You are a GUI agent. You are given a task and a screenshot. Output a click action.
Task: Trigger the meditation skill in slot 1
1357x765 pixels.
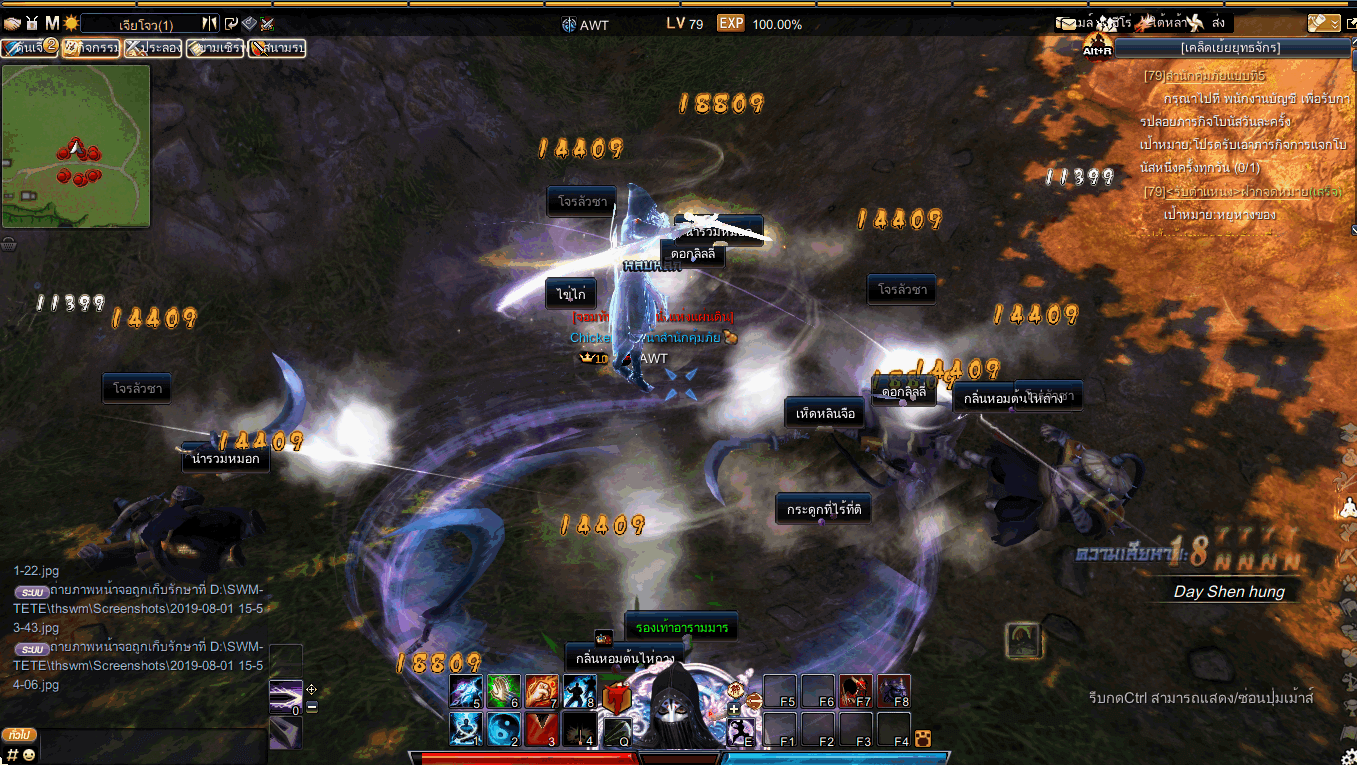466,729
